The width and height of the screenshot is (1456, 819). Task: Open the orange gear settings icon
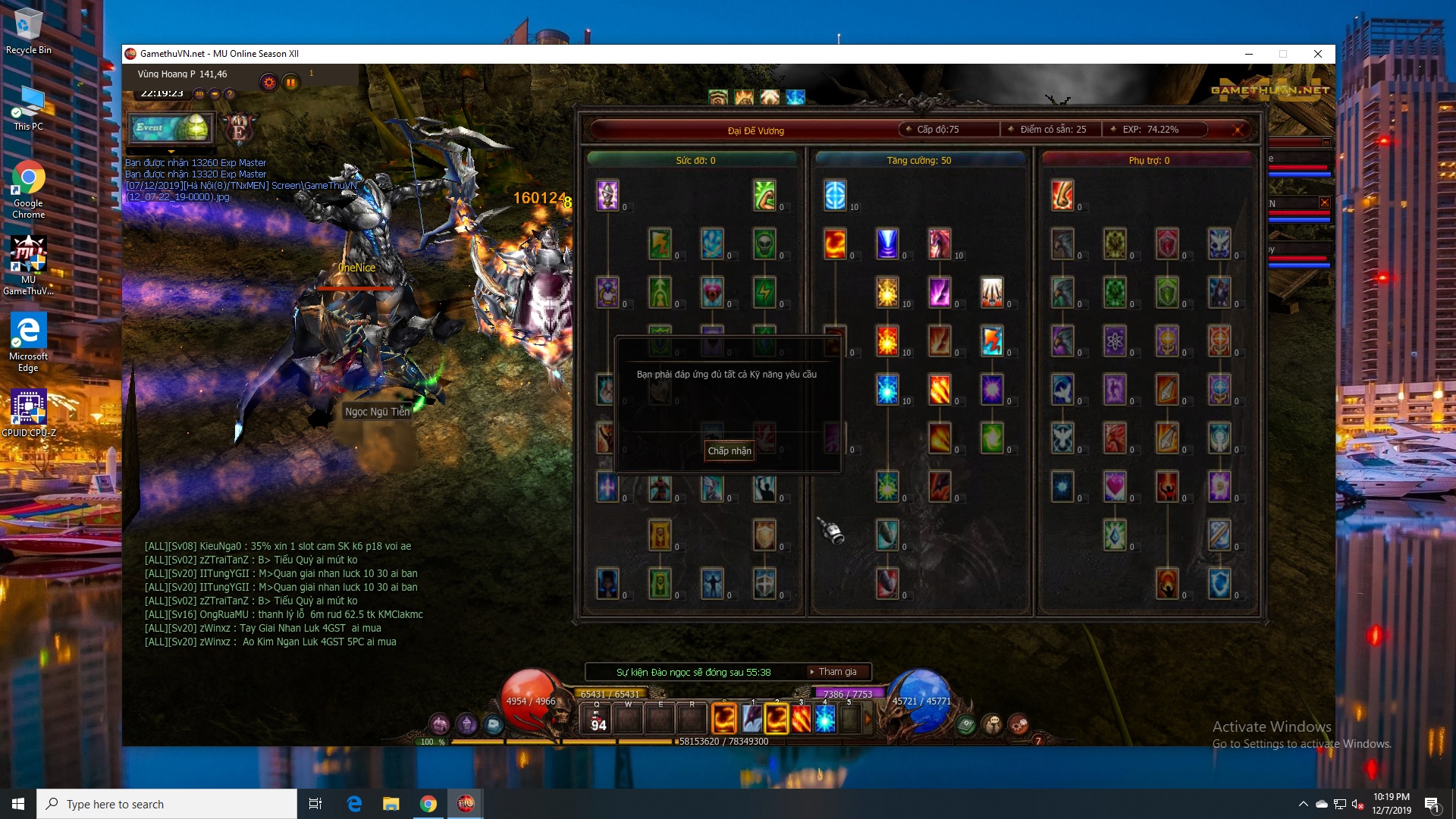point(268,83)
